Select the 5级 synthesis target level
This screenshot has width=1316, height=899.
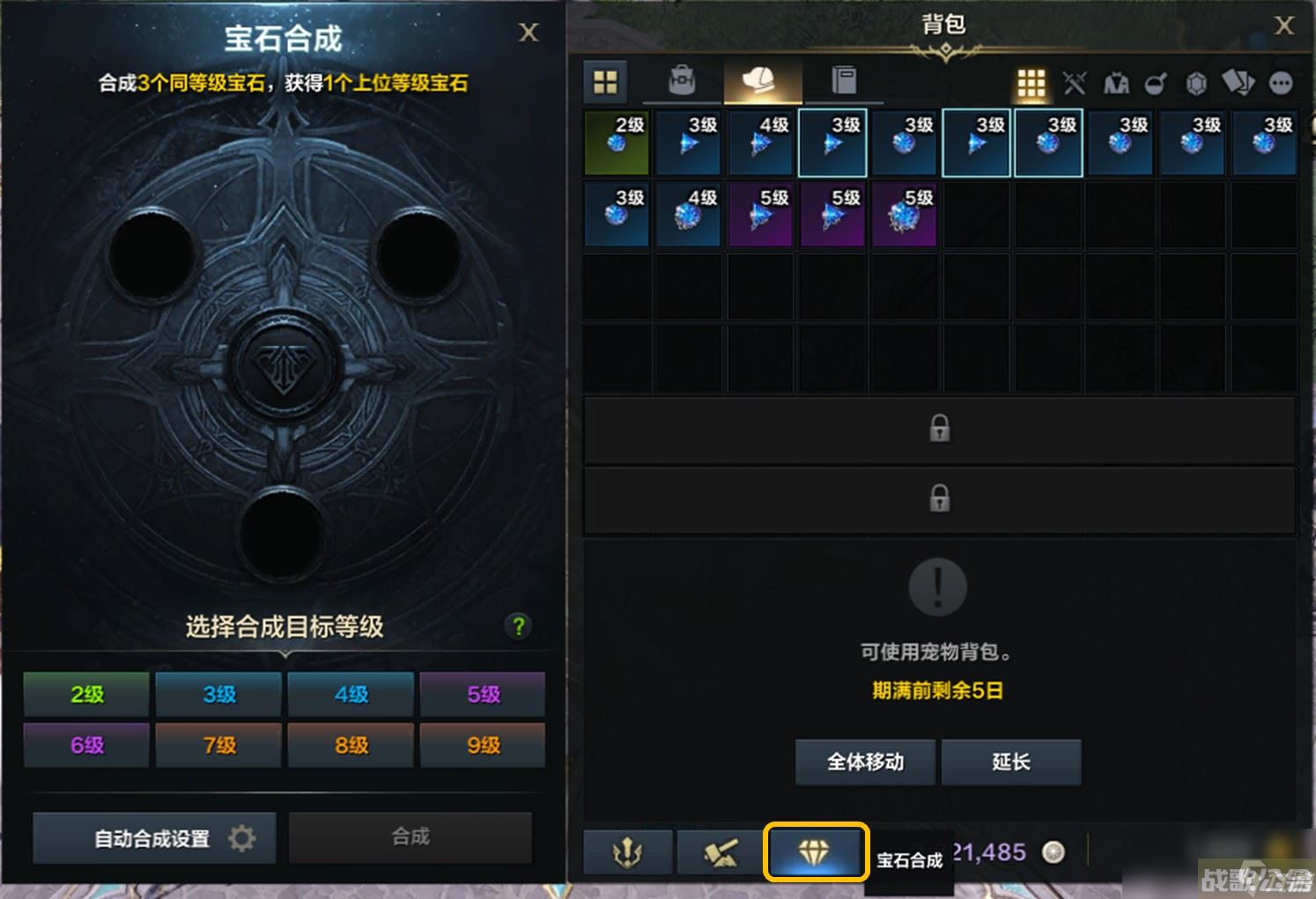(483, 695)
